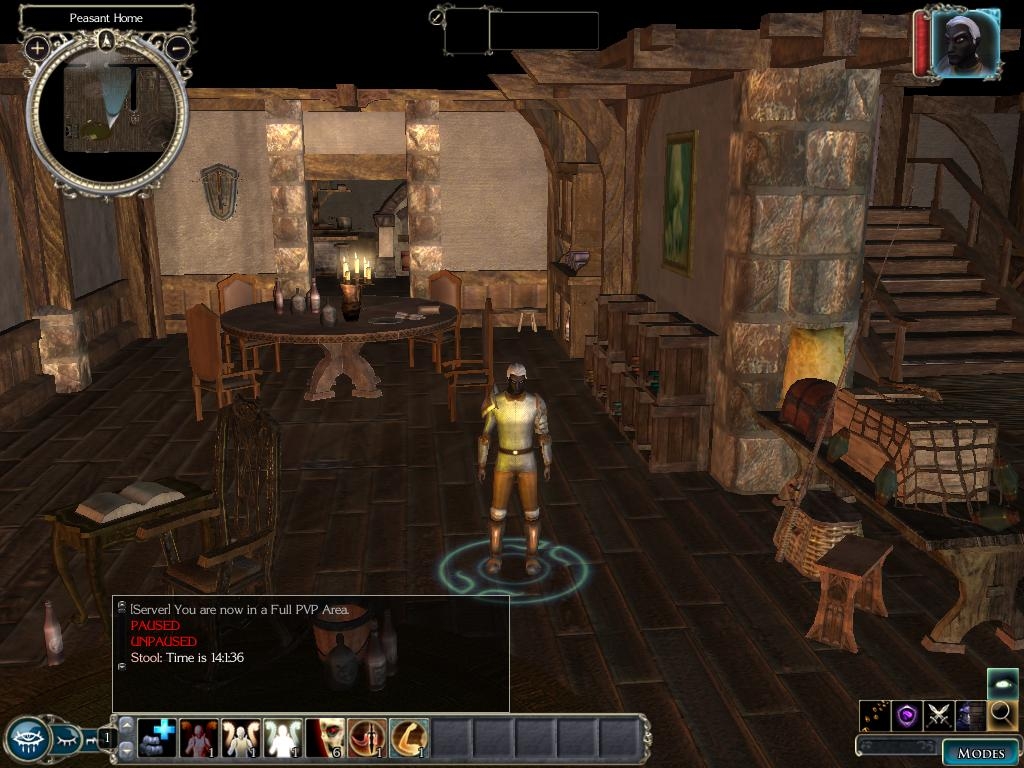
Task: Toggle the hooded figure stealth mode
Action: click(x=971, y=715)
